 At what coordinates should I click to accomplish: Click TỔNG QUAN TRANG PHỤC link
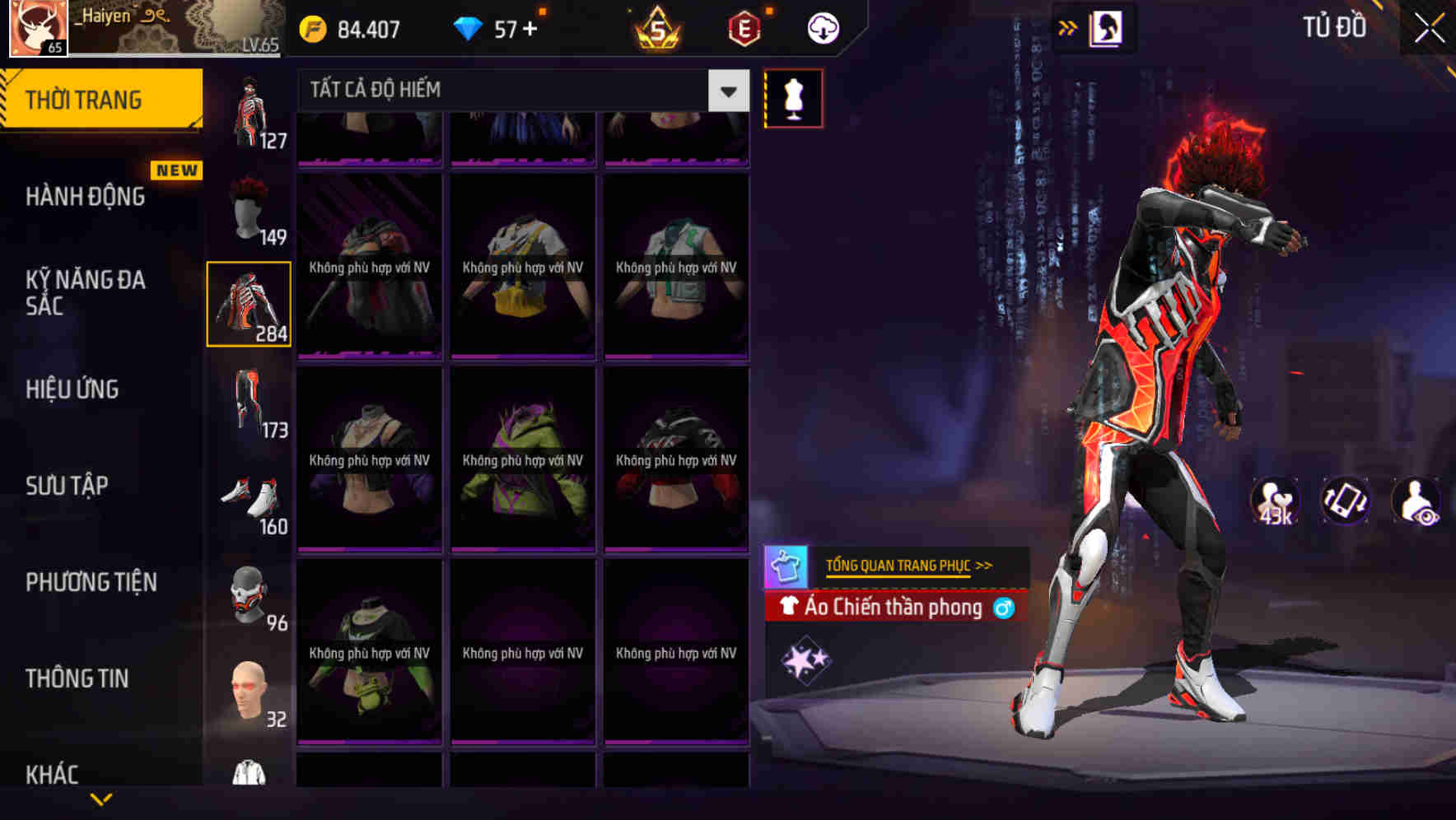click(900, 565)
